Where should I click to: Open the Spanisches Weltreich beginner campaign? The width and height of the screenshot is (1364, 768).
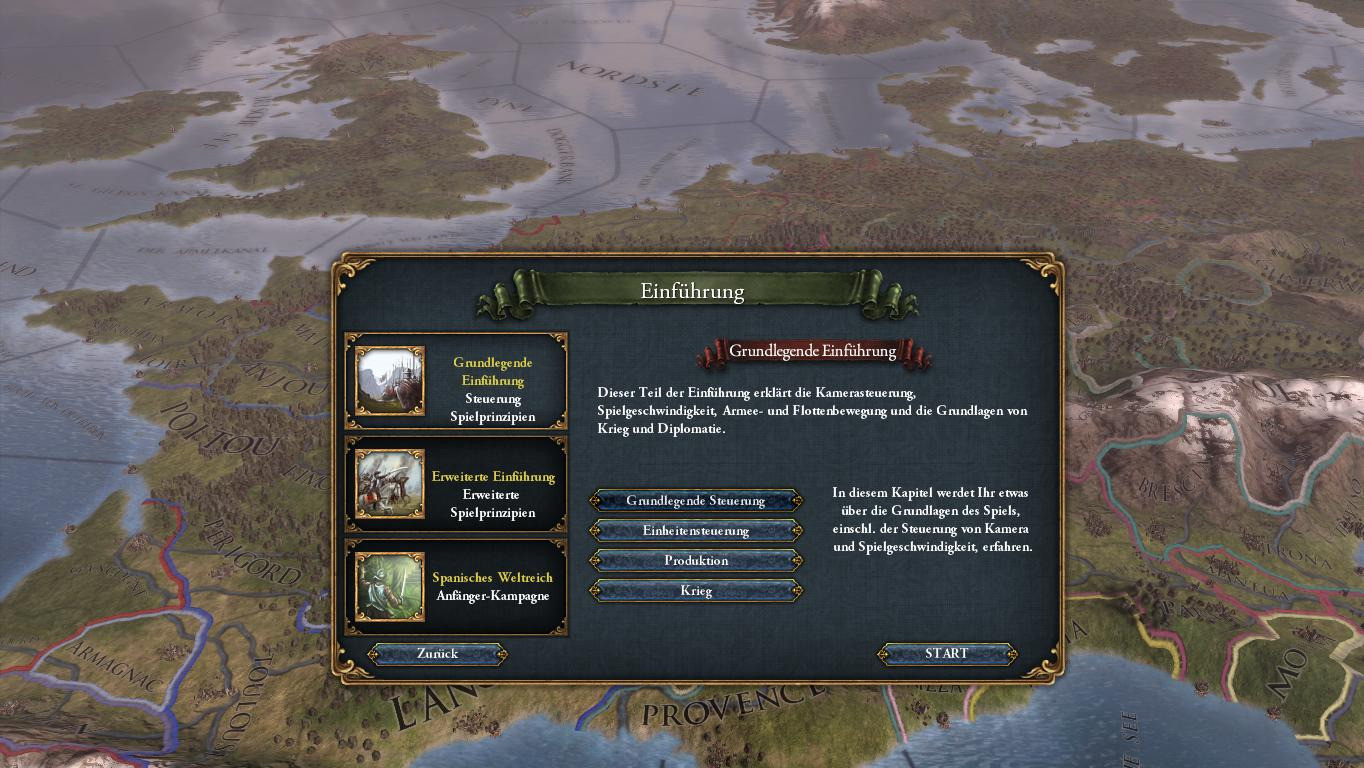tap(456, 587)
